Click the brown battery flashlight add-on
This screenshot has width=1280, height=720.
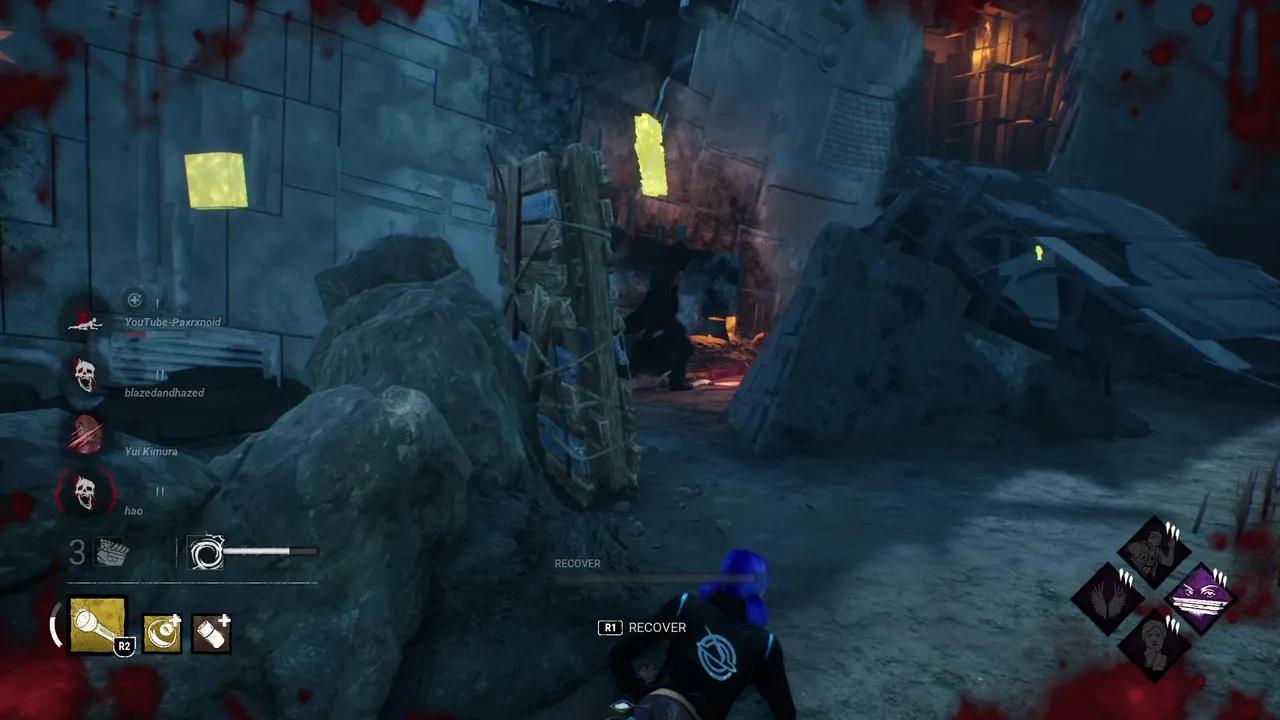pyautogui.click(x=211, y=633)
